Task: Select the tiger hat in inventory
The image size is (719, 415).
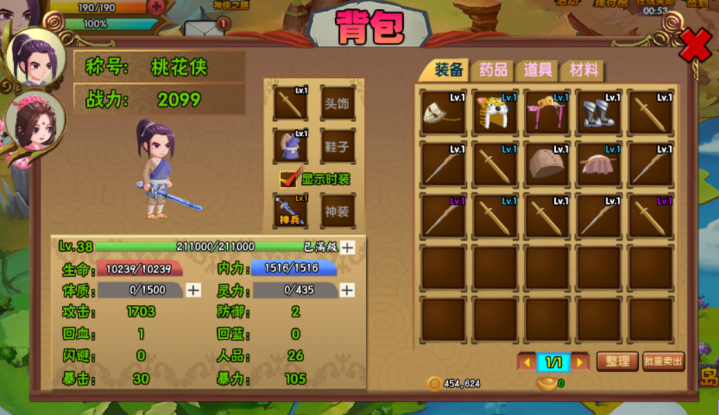Action: (x=494, y=113)
